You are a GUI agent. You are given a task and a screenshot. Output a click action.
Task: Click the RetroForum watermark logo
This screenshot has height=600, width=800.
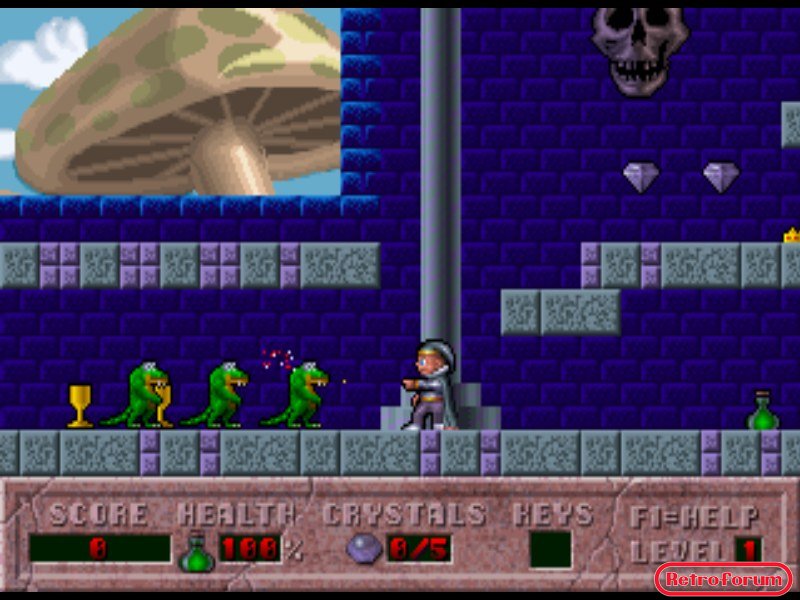tap(723, 579)
